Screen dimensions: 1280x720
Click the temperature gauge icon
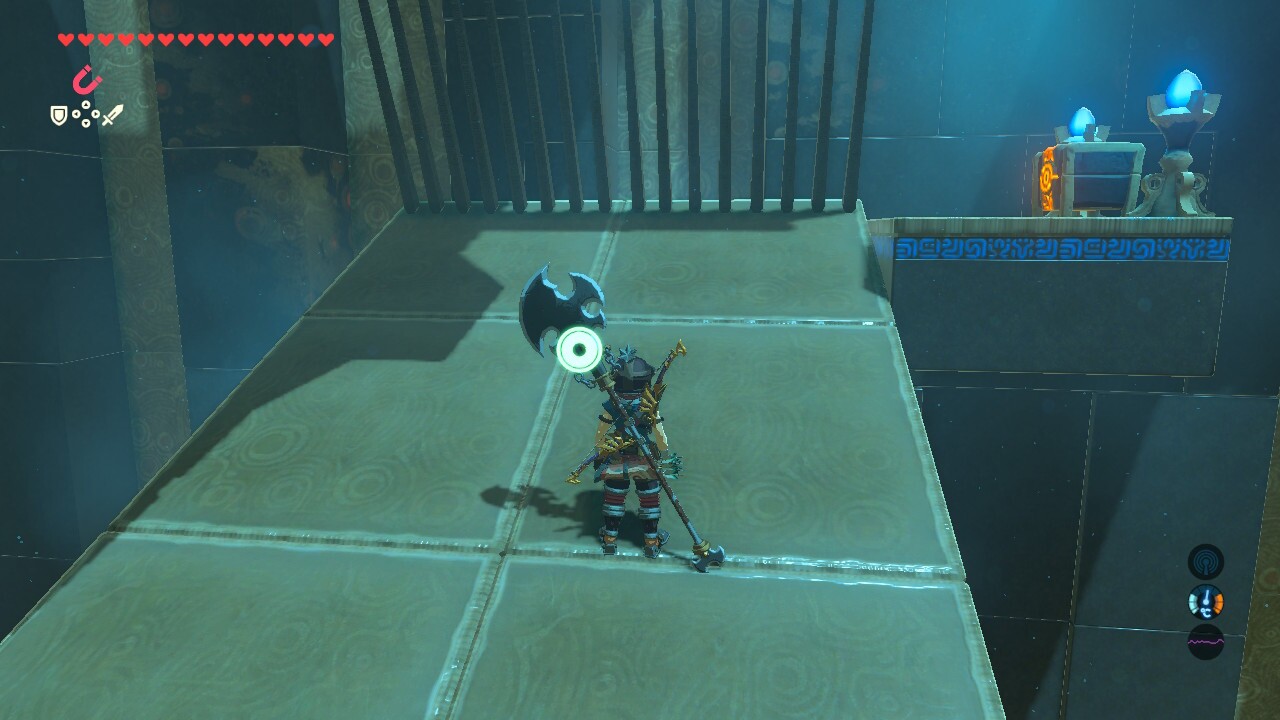click(1205, 601)
